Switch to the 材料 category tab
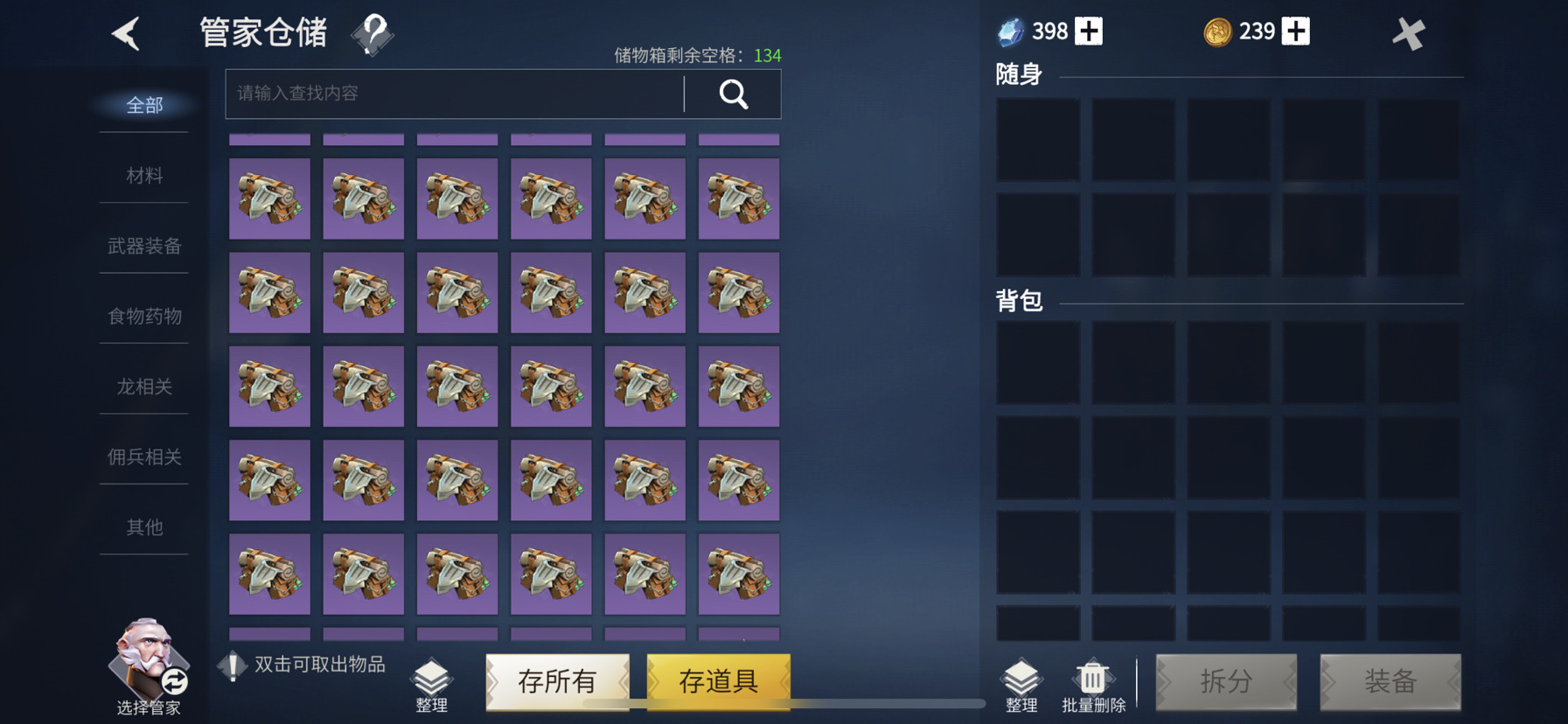Screen dimensions: 1568x724 144,176
